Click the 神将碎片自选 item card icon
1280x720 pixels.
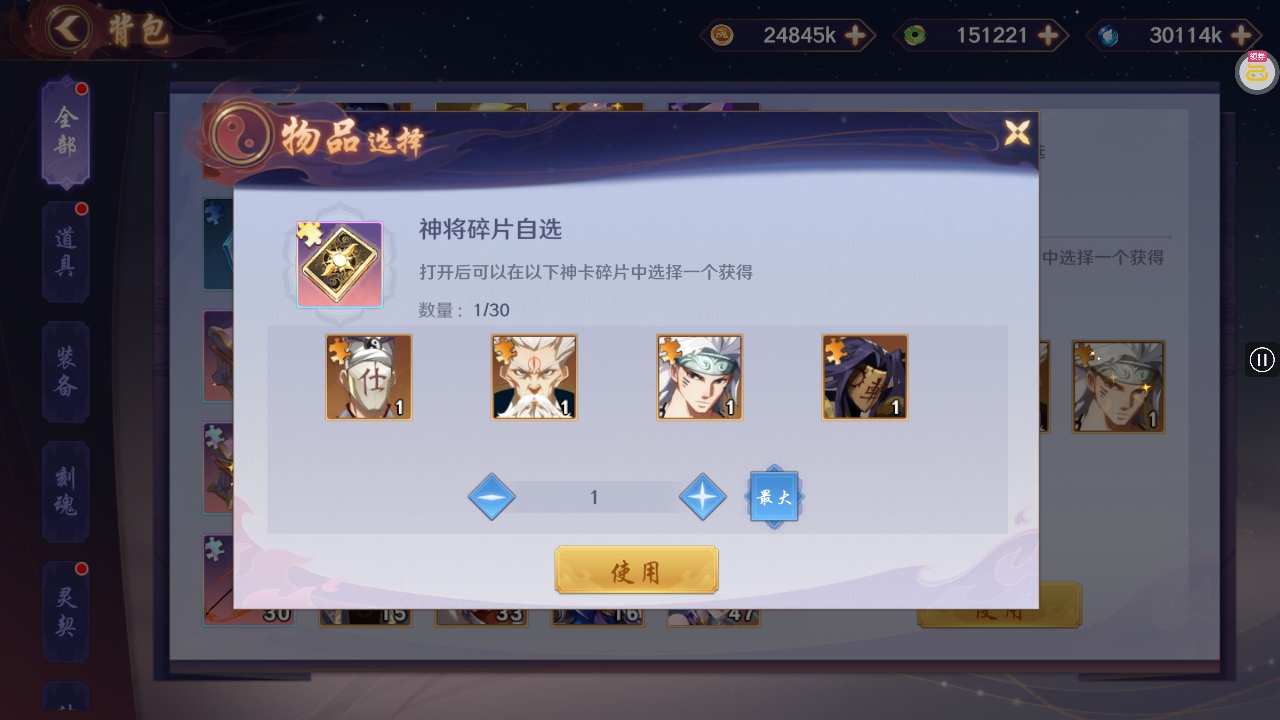tap(340, 265)
